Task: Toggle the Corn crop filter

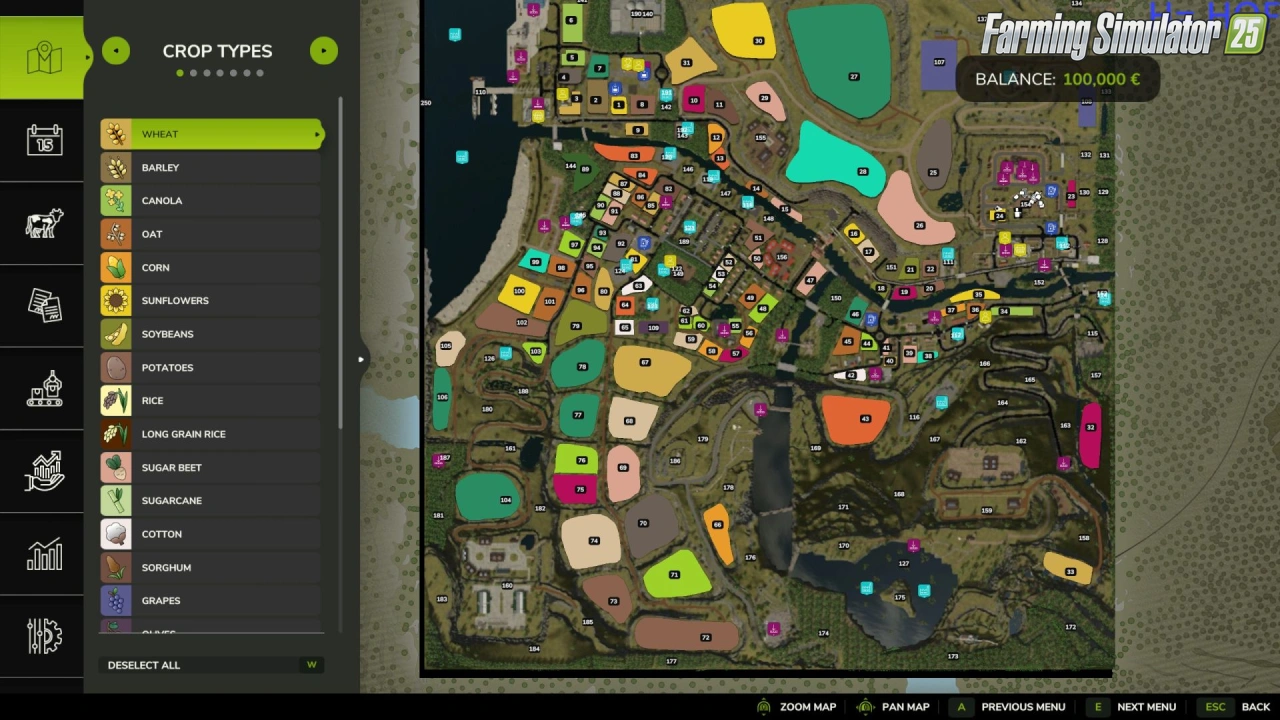Action: [212, 268]
